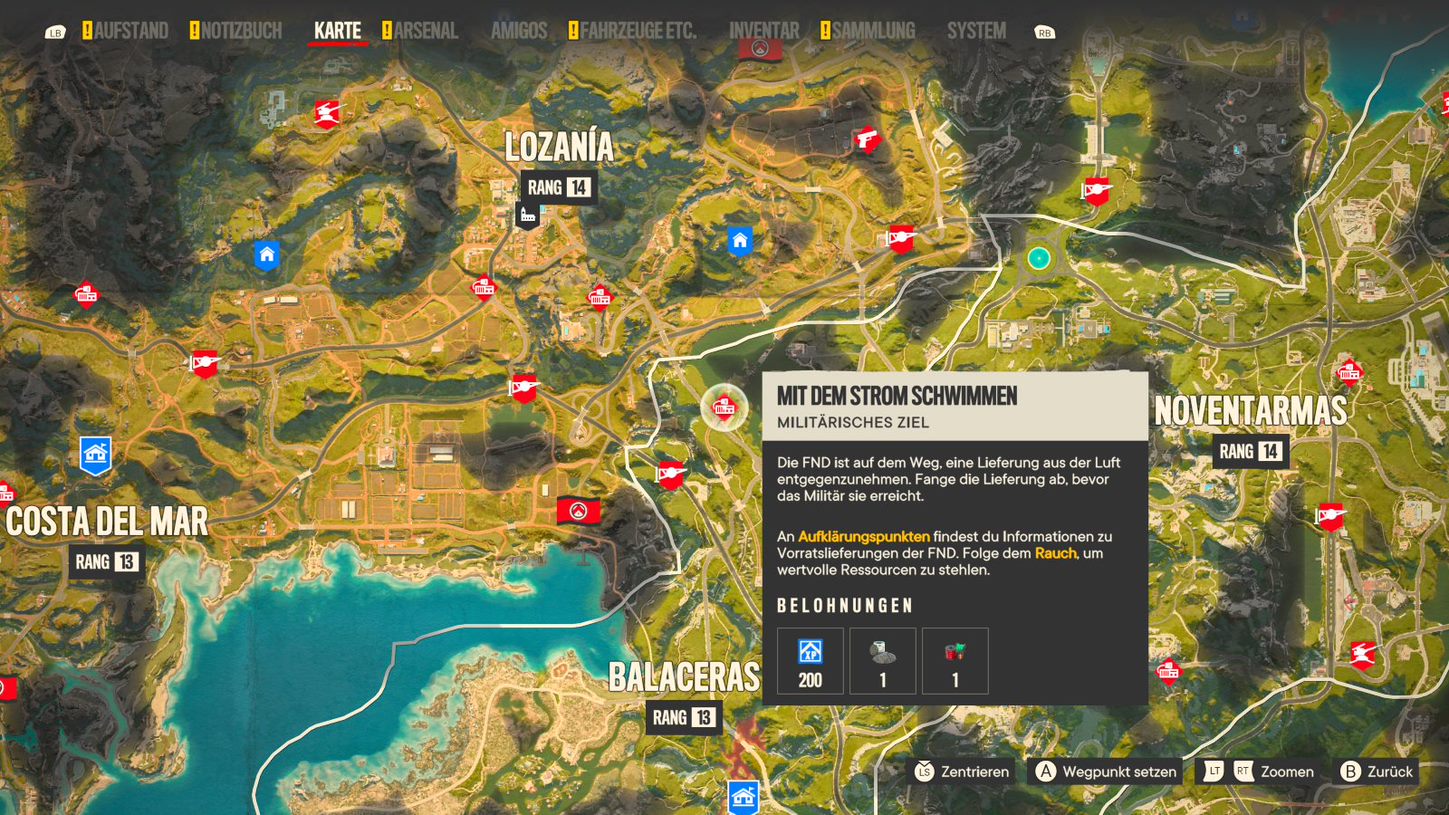Select the anti-aircraft icon in Noventarmas region

1330,518
